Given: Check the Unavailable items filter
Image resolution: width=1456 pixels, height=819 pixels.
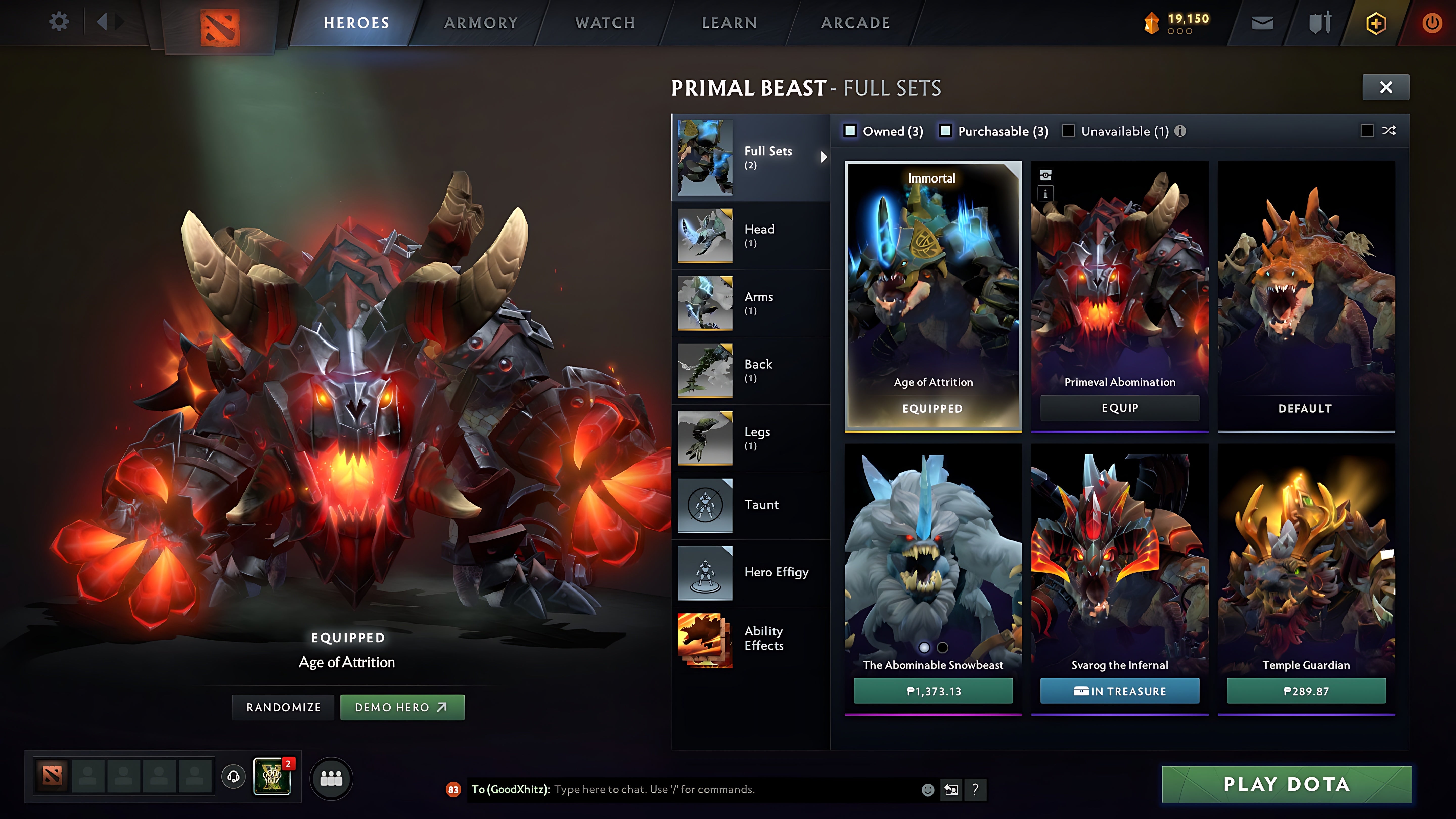Looking at the screenshot, I should [x=1069, y=131].
